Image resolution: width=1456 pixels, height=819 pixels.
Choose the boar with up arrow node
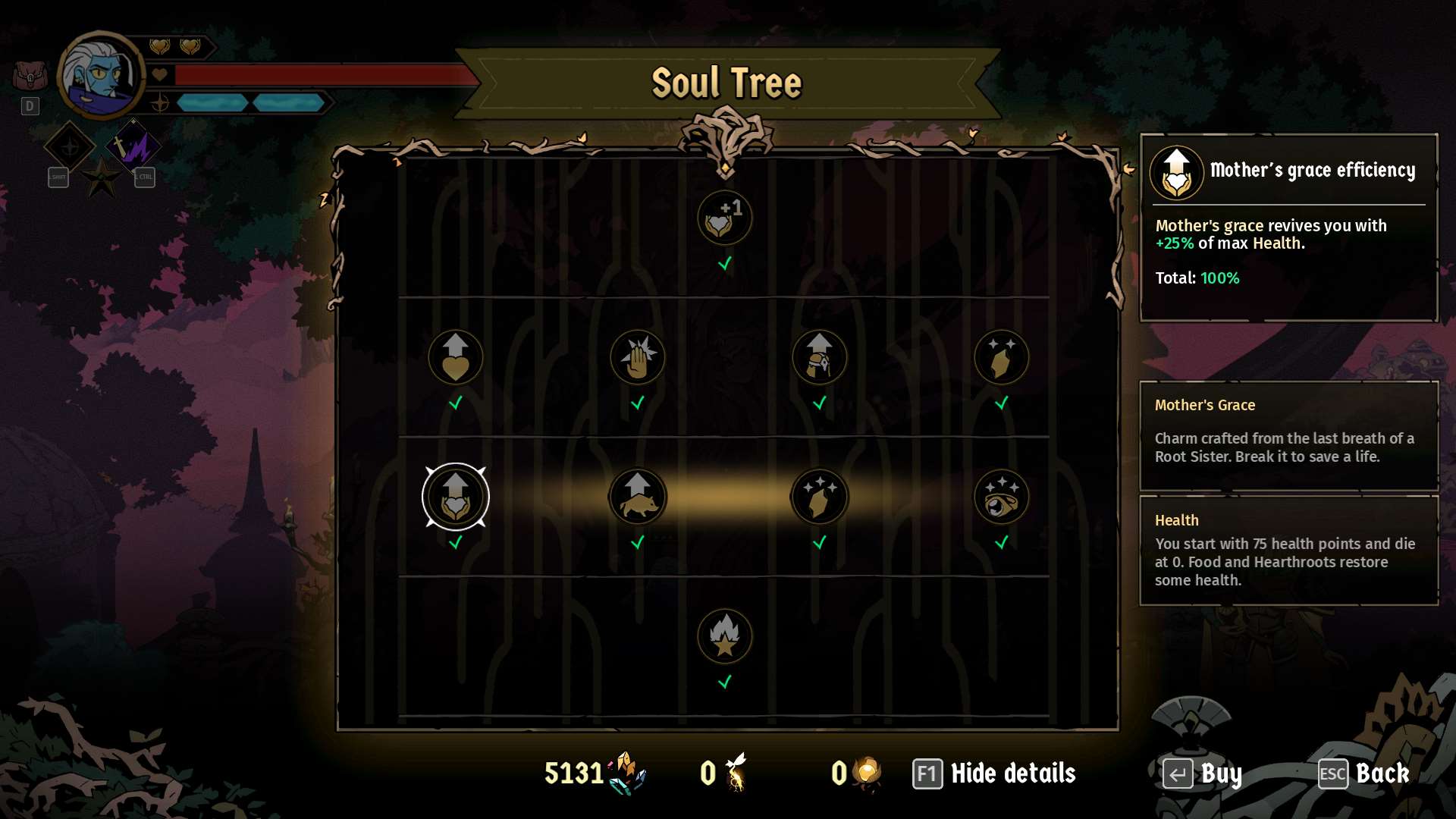click(x=637, y=497)
